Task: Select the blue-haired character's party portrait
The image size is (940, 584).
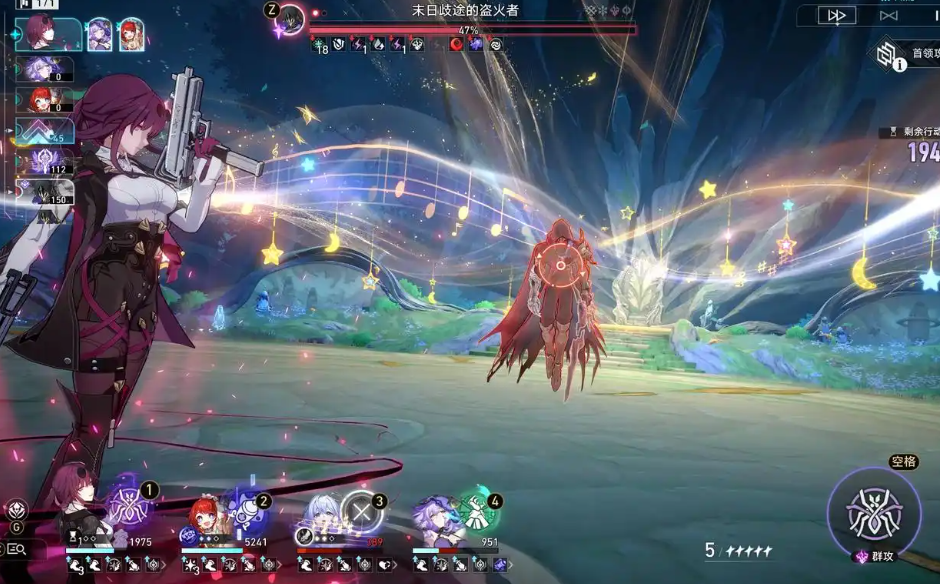Action: (x=323, y=514)
